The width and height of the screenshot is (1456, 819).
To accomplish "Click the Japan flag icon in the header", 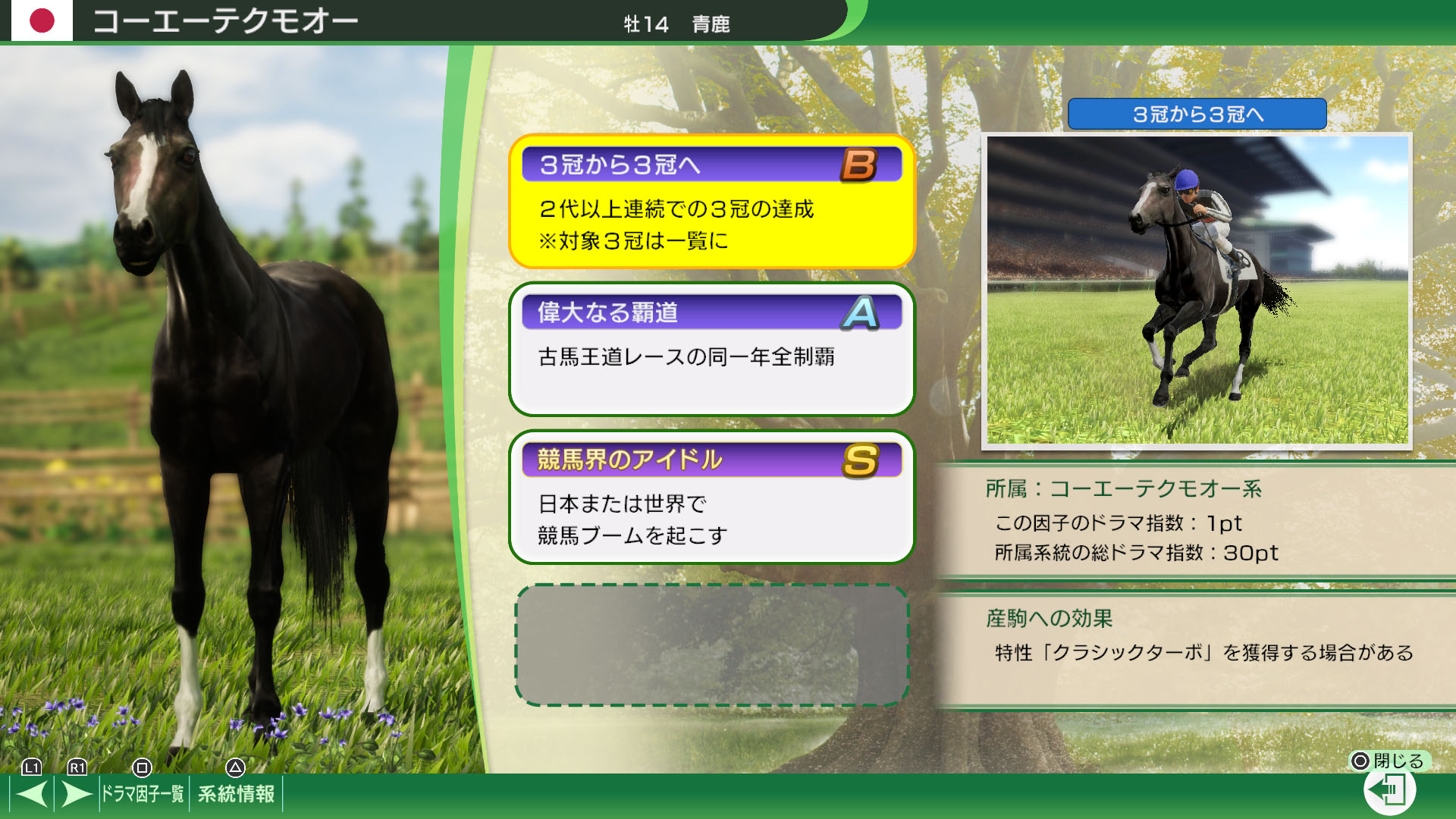I will coord(42,20).
